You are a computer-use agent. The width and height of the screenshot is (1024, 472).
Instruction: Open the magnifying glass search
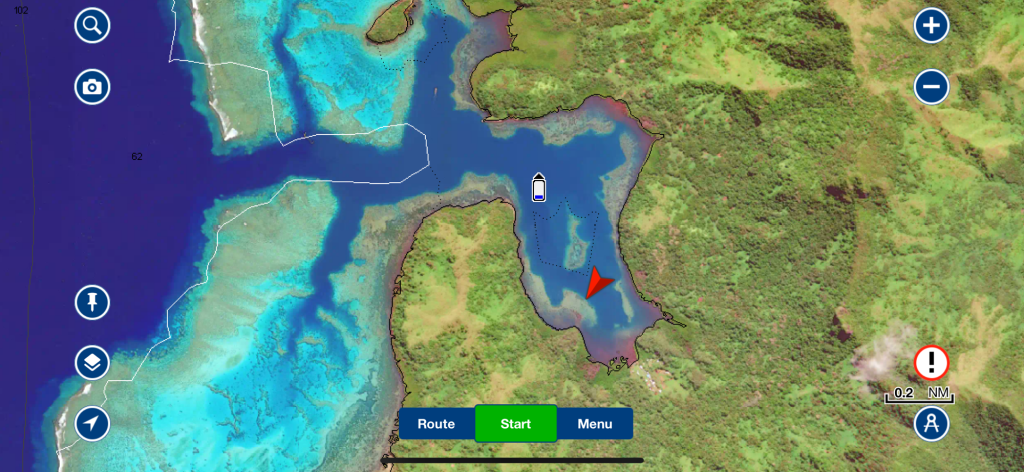click(92, 25)
